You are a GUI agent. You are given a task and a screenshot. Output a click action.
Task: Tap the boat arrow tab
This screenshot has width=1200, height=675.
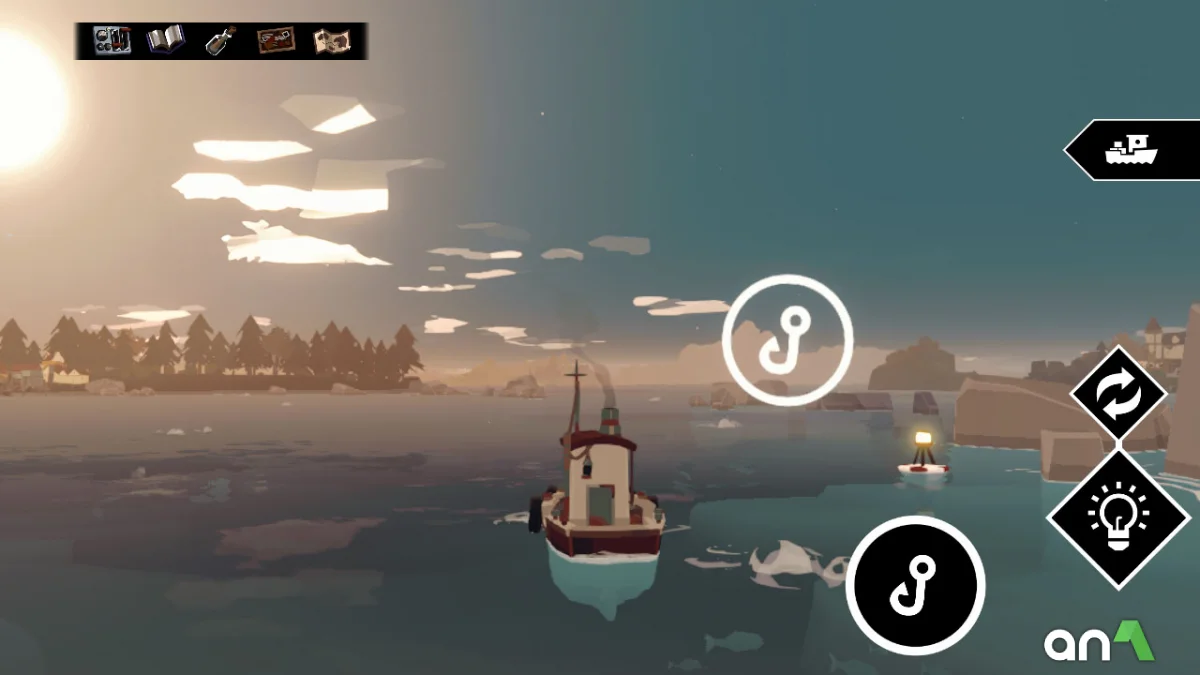click(1133, 150)
